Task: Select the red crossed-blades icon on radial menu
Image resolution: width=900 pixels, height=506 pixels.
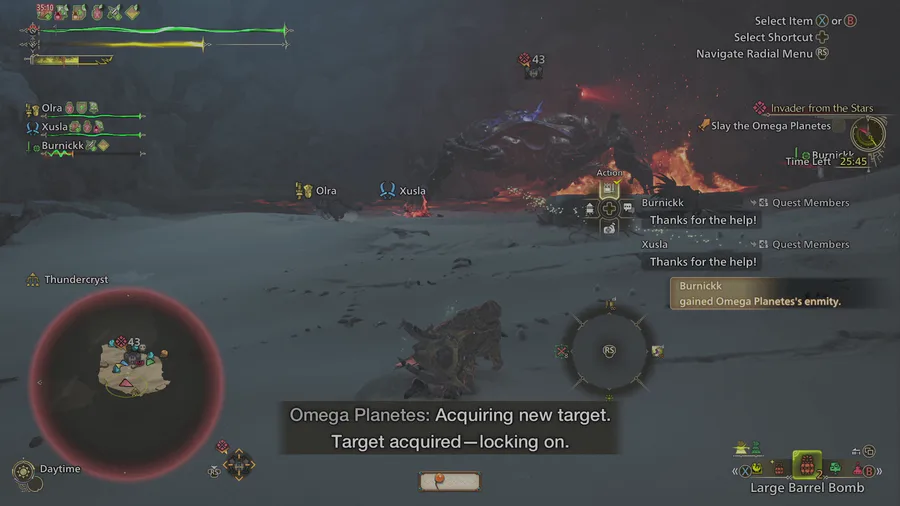Action: 563,351
